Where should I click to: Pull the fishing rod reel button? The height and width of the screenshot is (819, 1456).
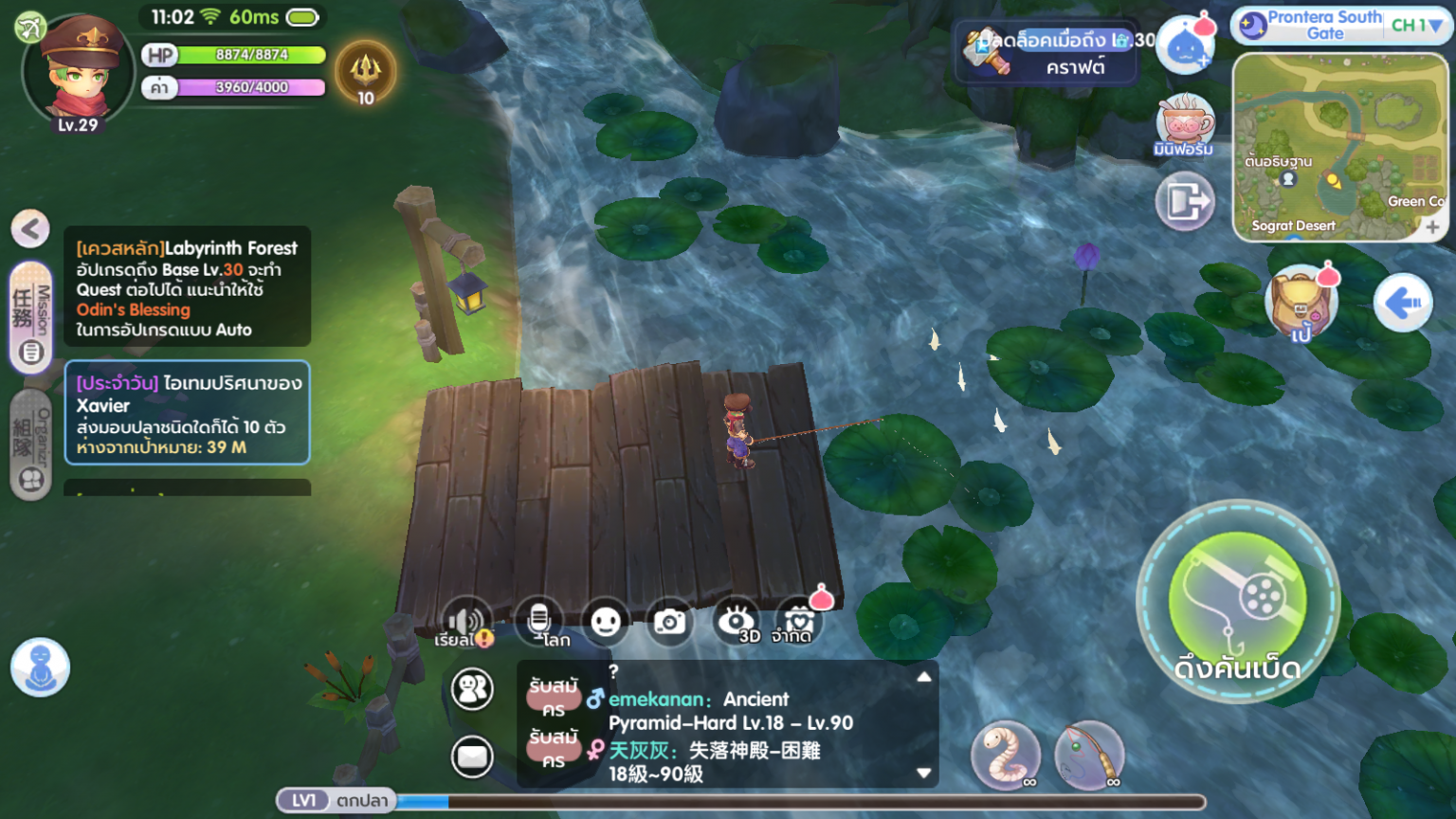(1237, 601)
